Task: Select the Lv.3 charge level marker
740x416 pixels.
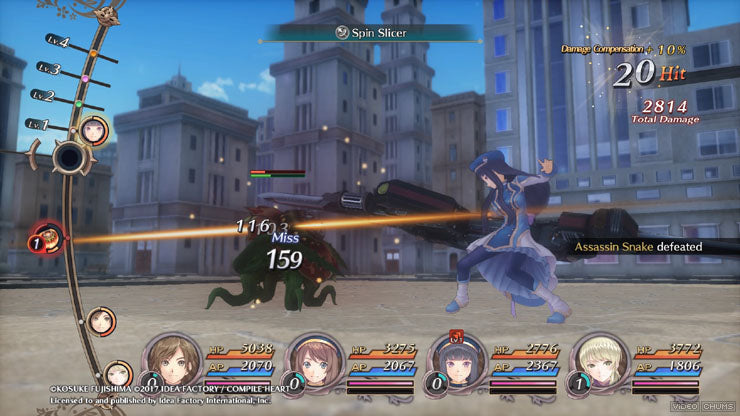Action: (50, 70)
